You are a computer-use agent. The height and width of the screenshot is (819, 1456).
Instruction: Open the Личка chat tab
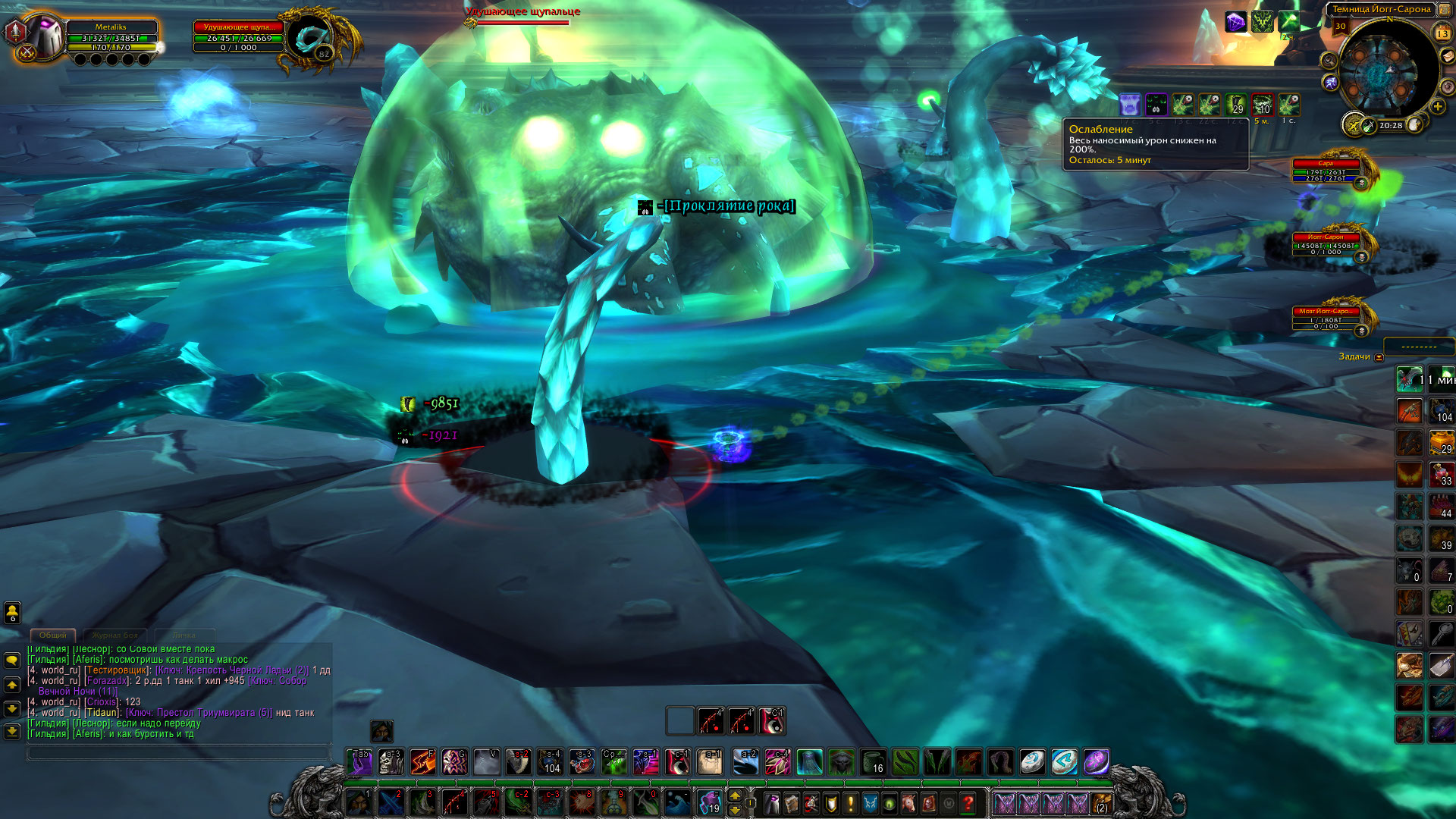click(x=184, y=635)
